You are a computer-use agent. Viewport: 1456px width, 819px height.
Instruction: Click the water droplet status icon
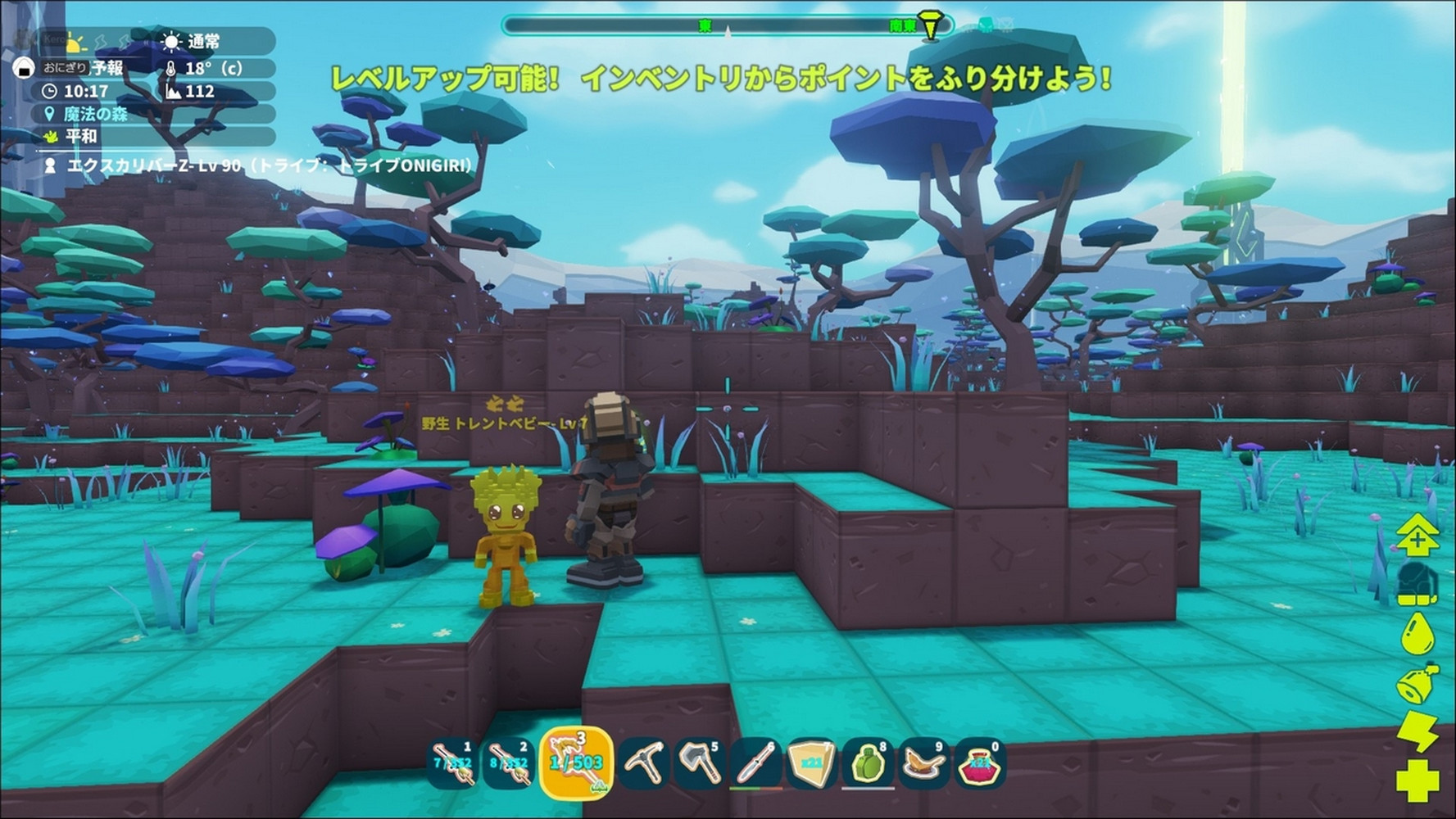[1417, 634]
